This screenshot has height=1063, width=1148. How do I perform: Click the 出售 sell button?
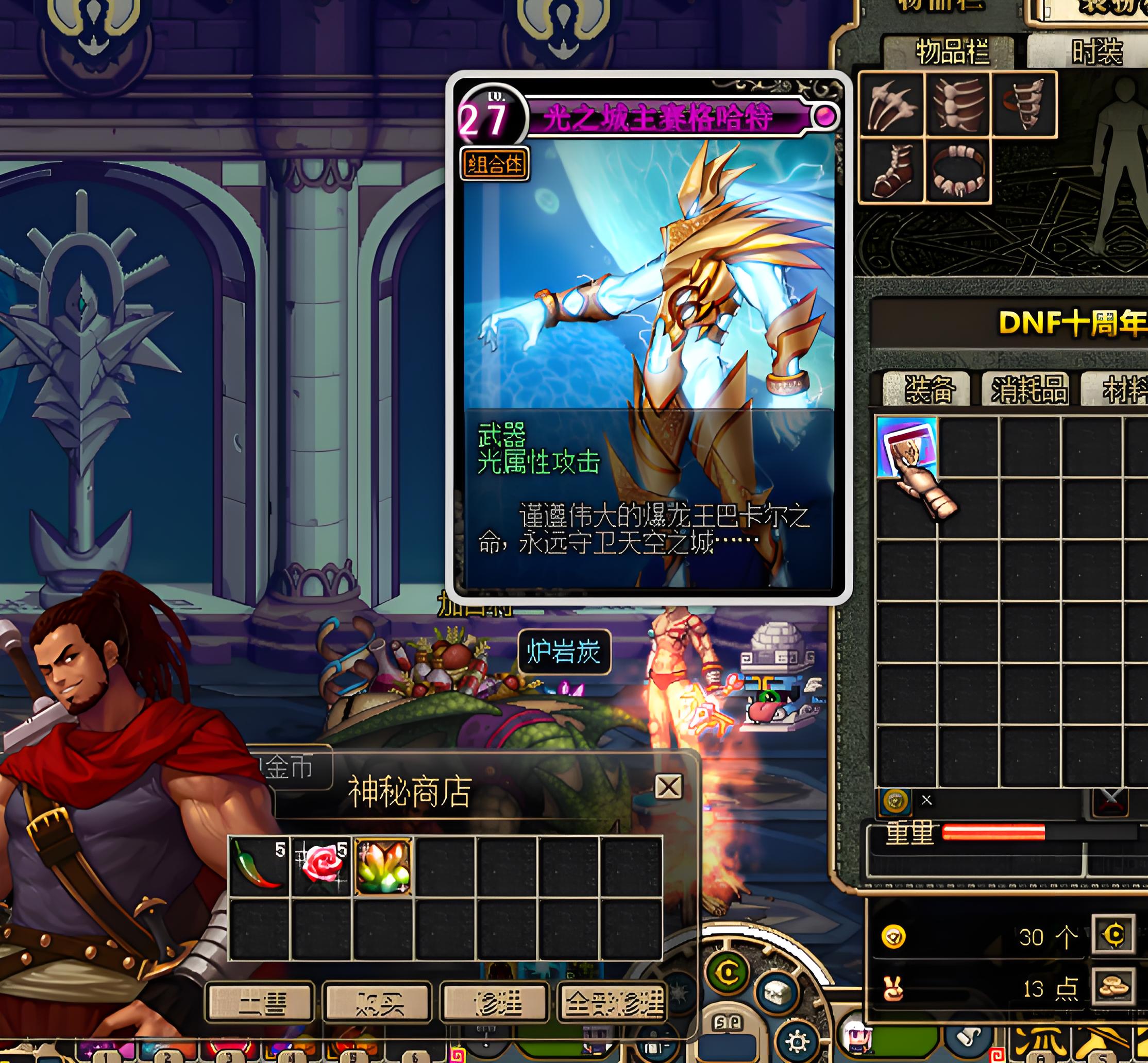pyautogui.click(x=260, y=1004)
